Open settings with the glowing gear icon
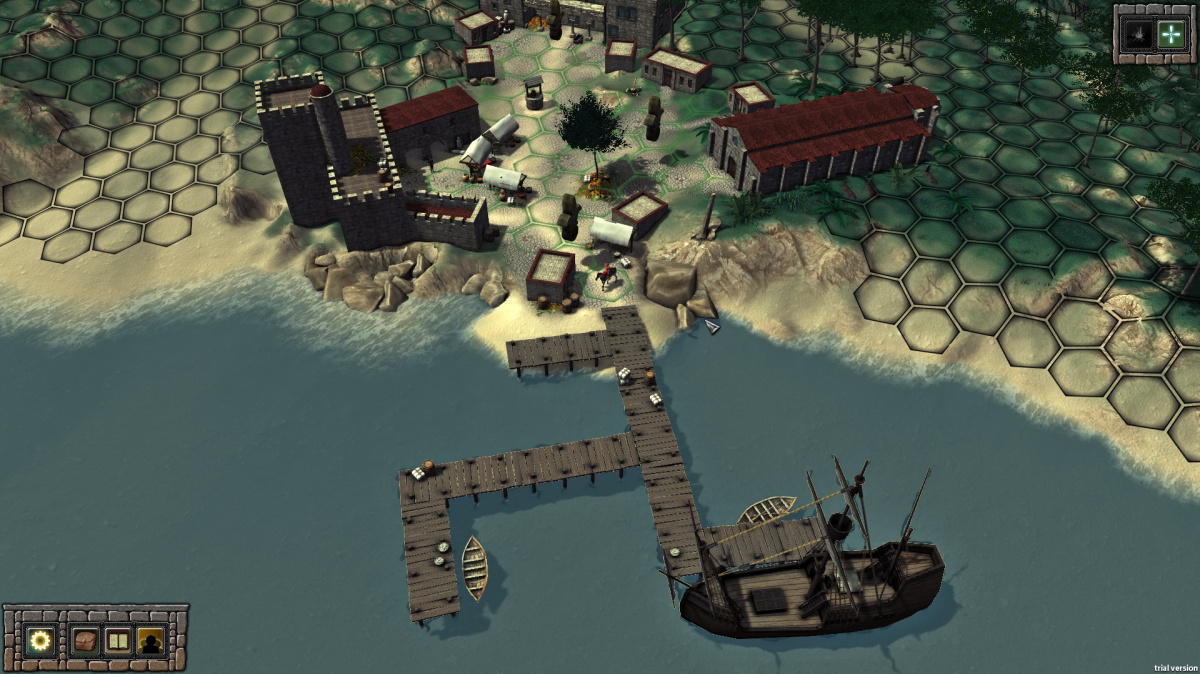The height and width of the screenshot is (674, 1200). coord(41,640)
